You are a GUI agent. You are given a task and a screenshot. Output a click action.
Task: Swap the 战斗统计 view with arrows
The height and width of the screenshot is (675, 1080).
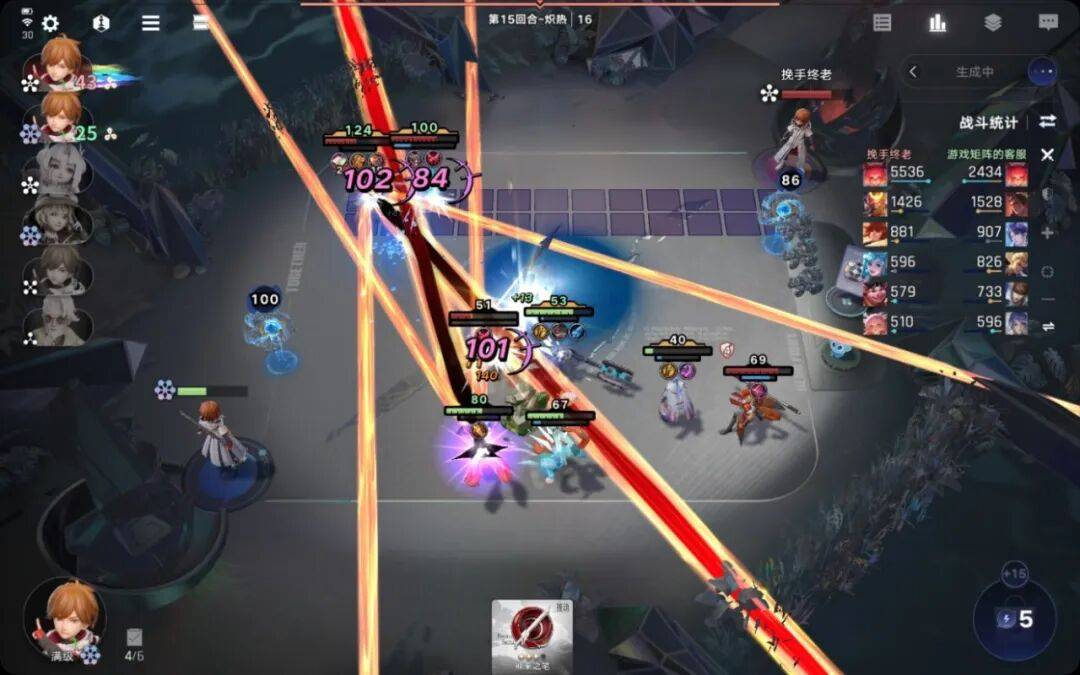click(x=1047, y=121)
